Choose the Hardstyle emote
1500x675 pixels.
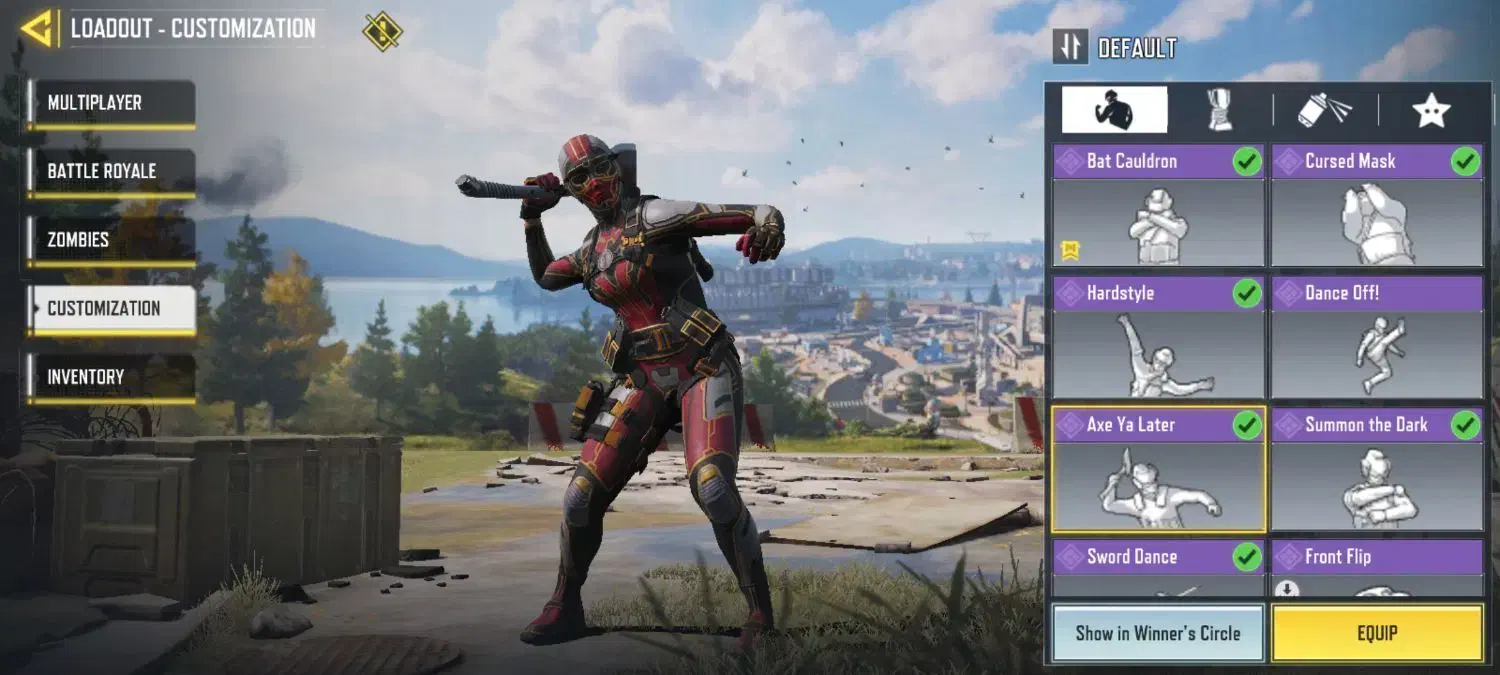click(1158, 338)
